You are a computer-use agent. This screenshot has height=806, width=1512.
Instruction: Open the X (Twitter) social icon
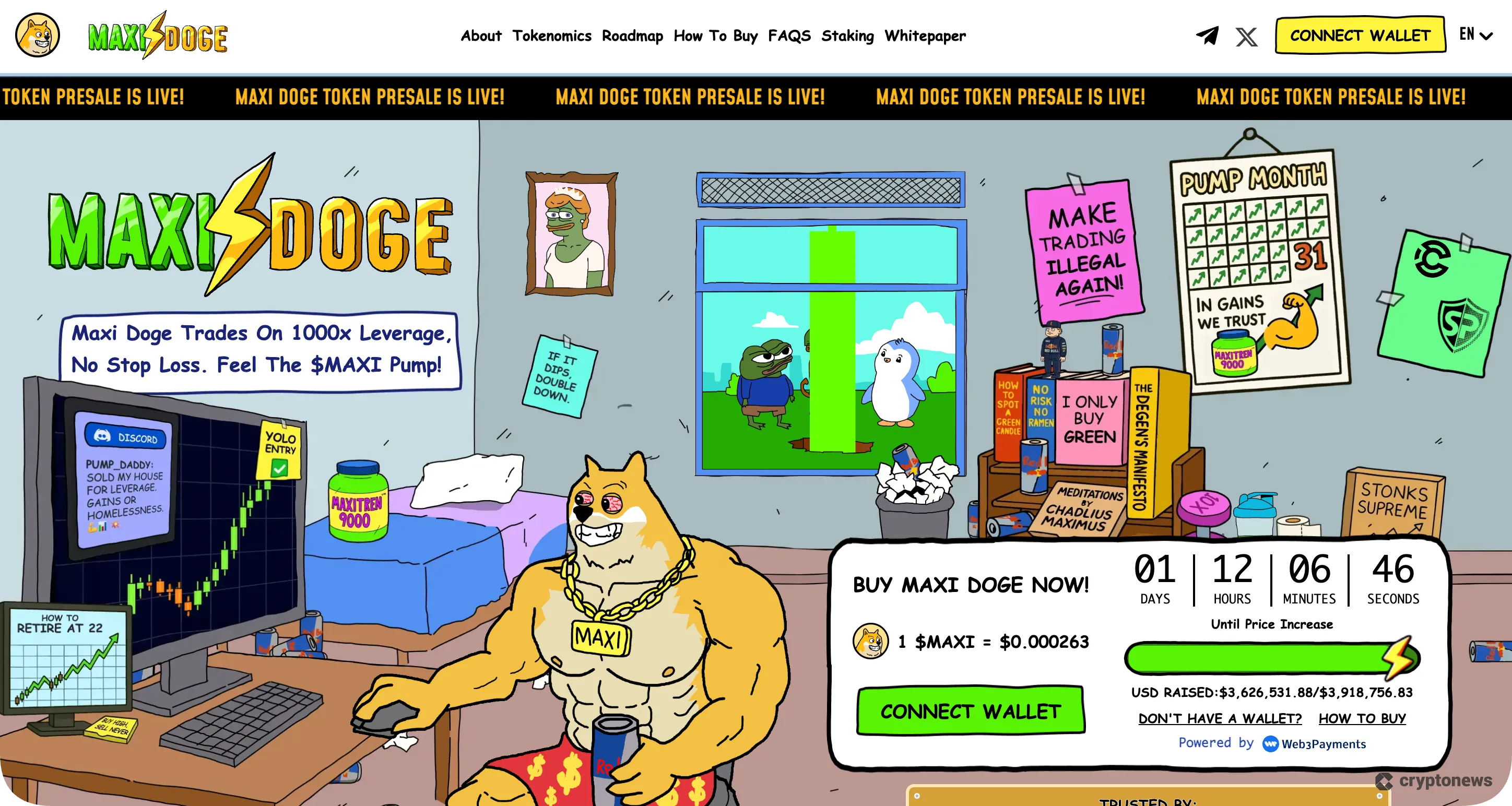1247,35
